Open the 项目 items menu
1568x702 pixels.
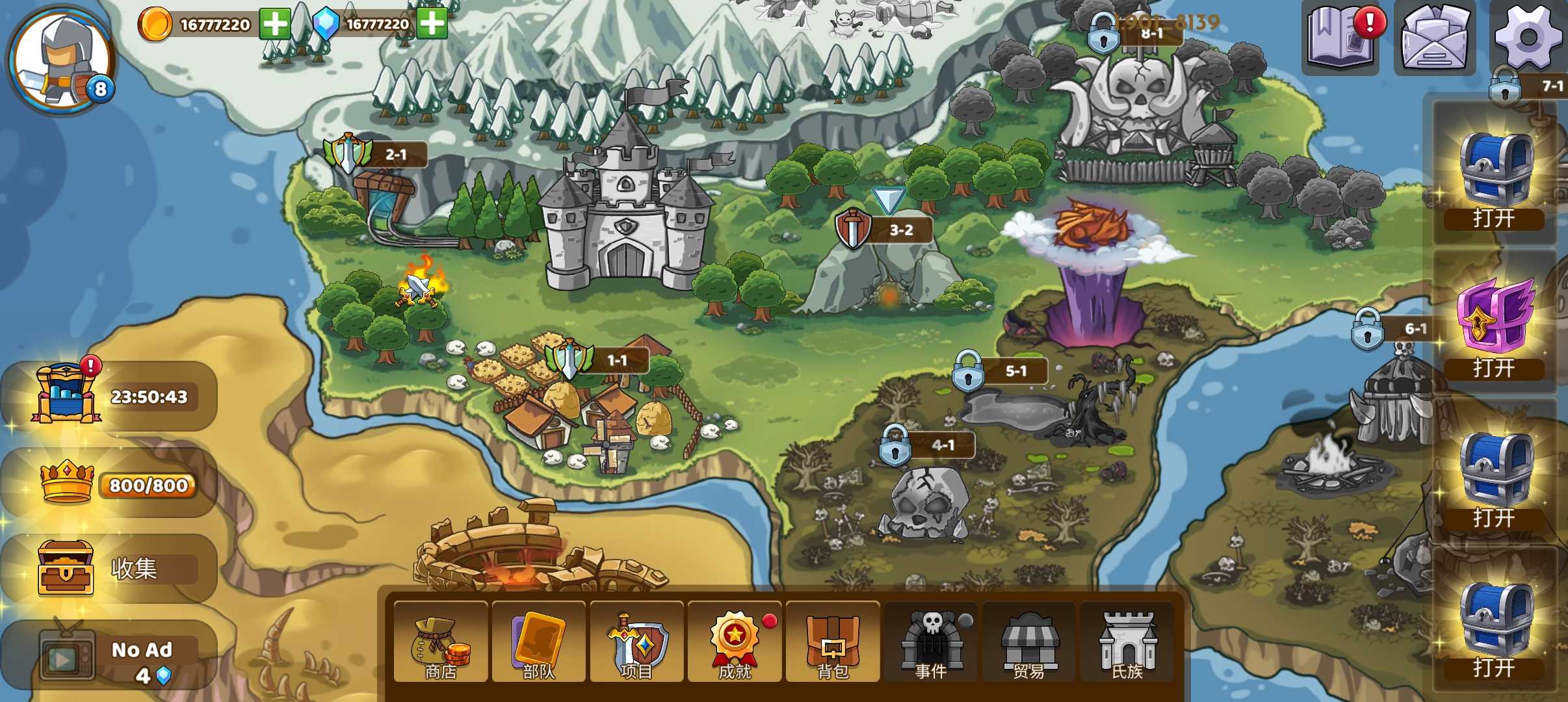[x=637, y=643]
